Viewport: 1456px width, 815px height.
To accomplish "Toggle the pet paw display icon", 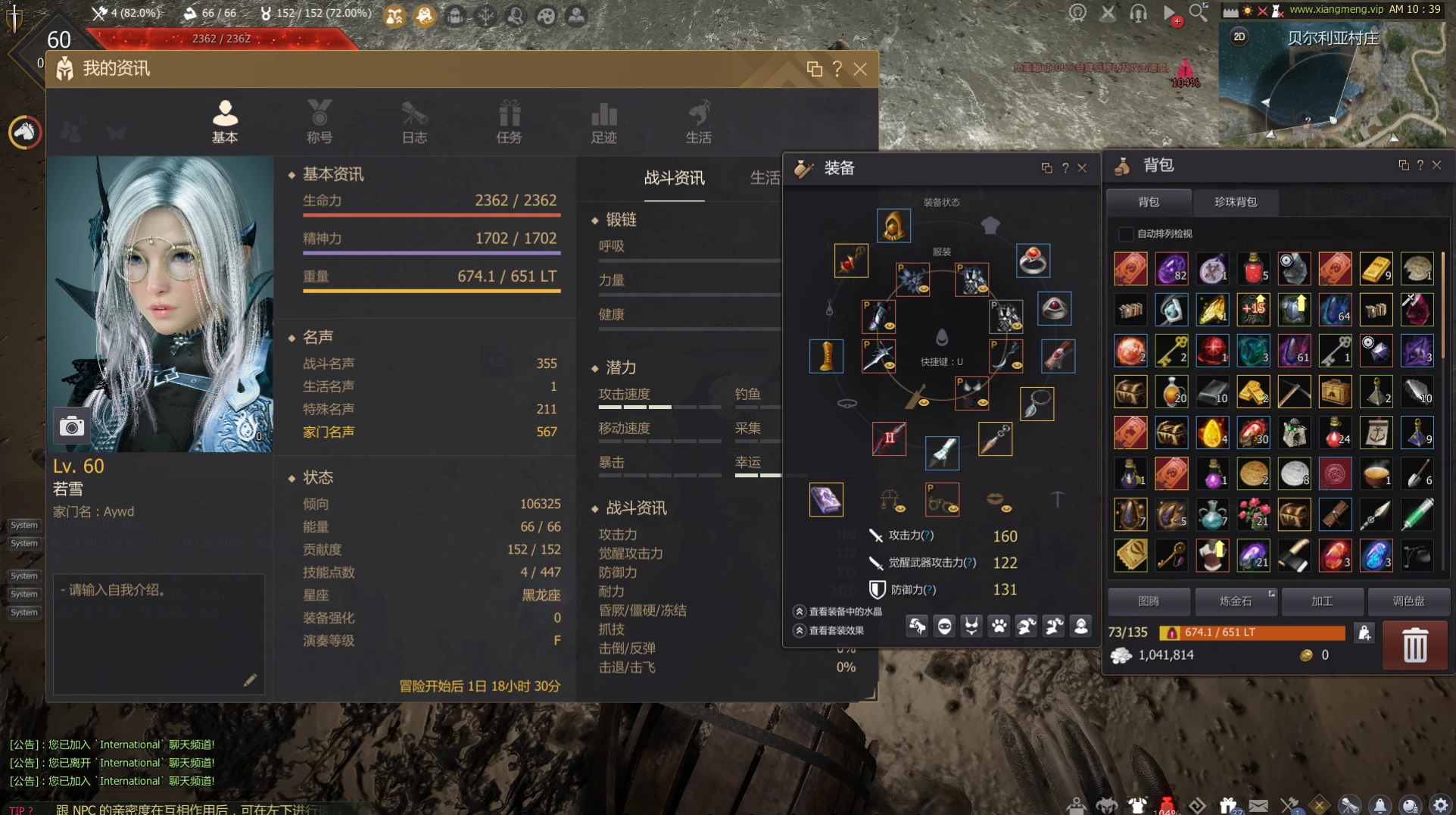I will (999, 626).
